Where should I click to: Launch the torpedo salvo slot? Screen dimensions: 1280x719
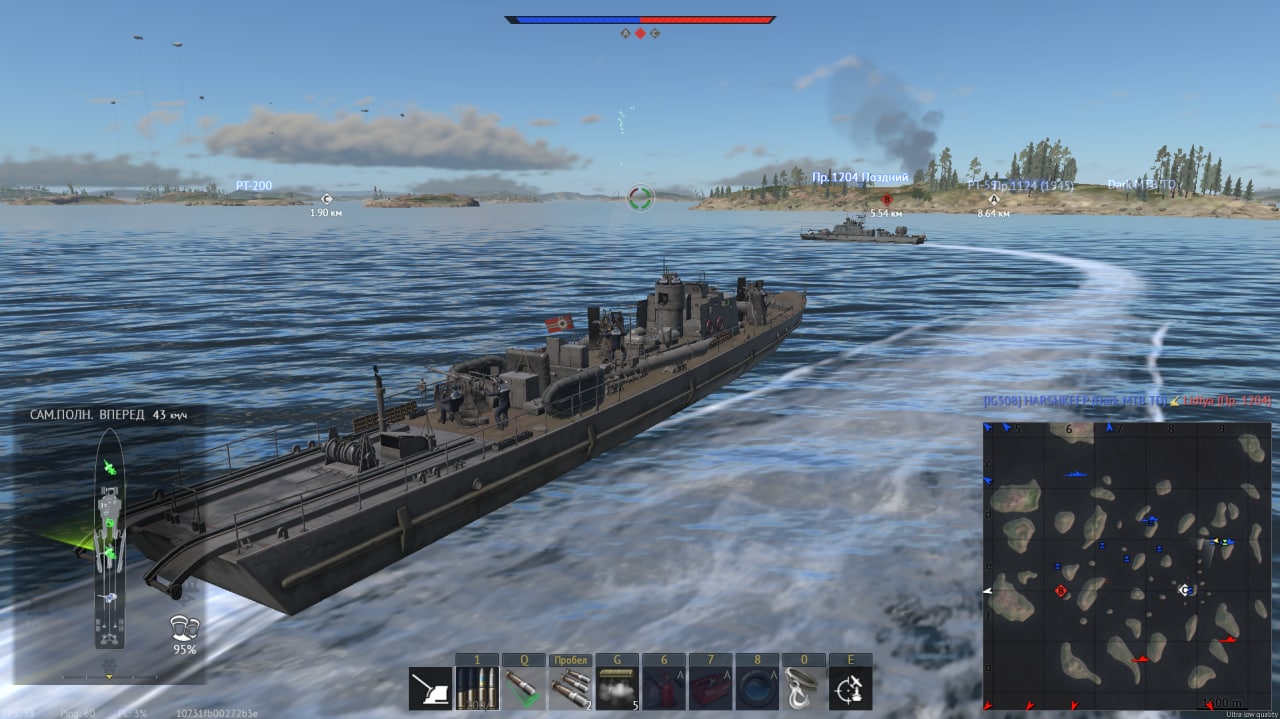click(571, 688)
